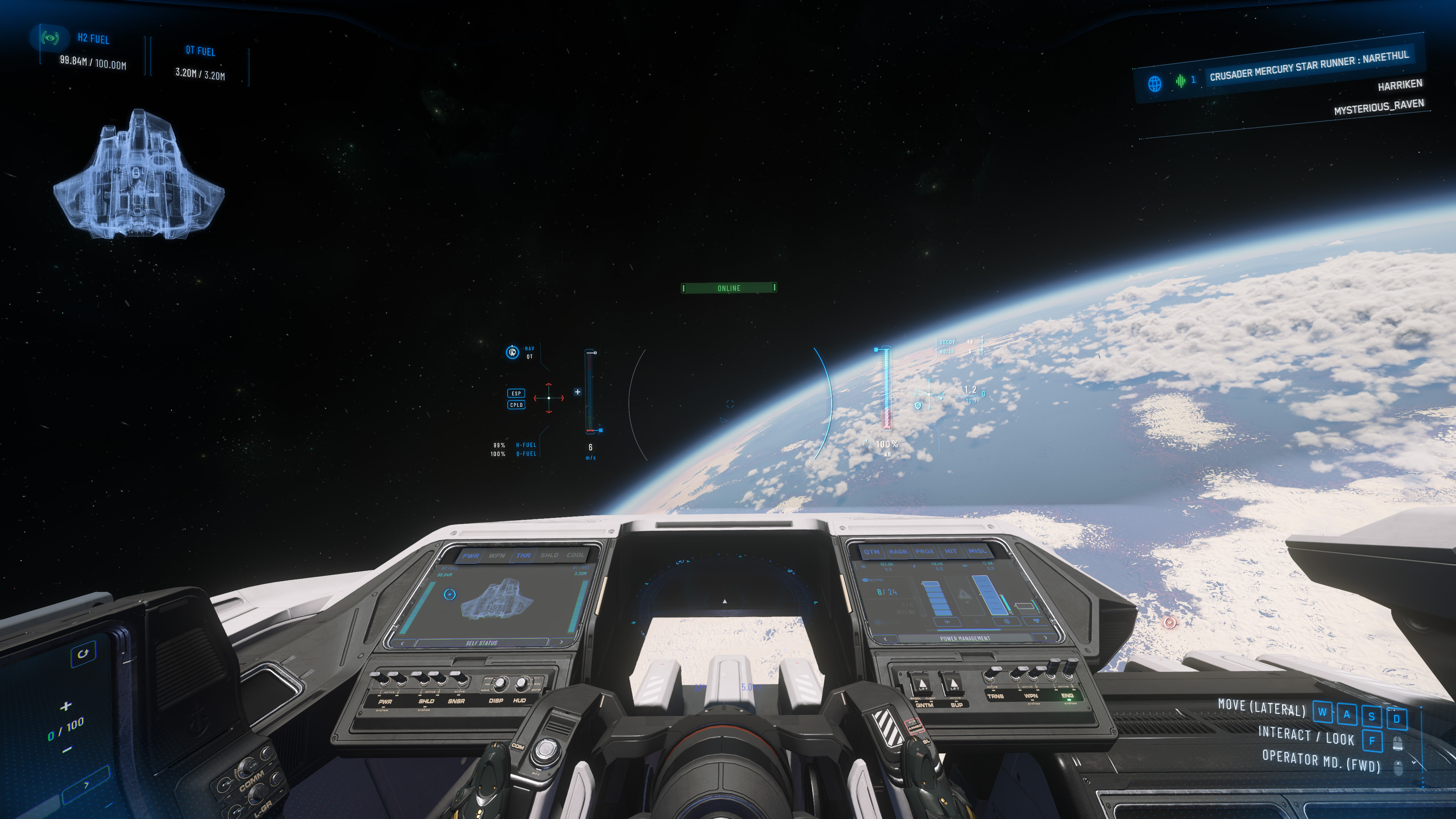Activate the triple-chevron thruster power button
Screen dimensions: 1456x819
pyautogui.click(x=948, y=621)
